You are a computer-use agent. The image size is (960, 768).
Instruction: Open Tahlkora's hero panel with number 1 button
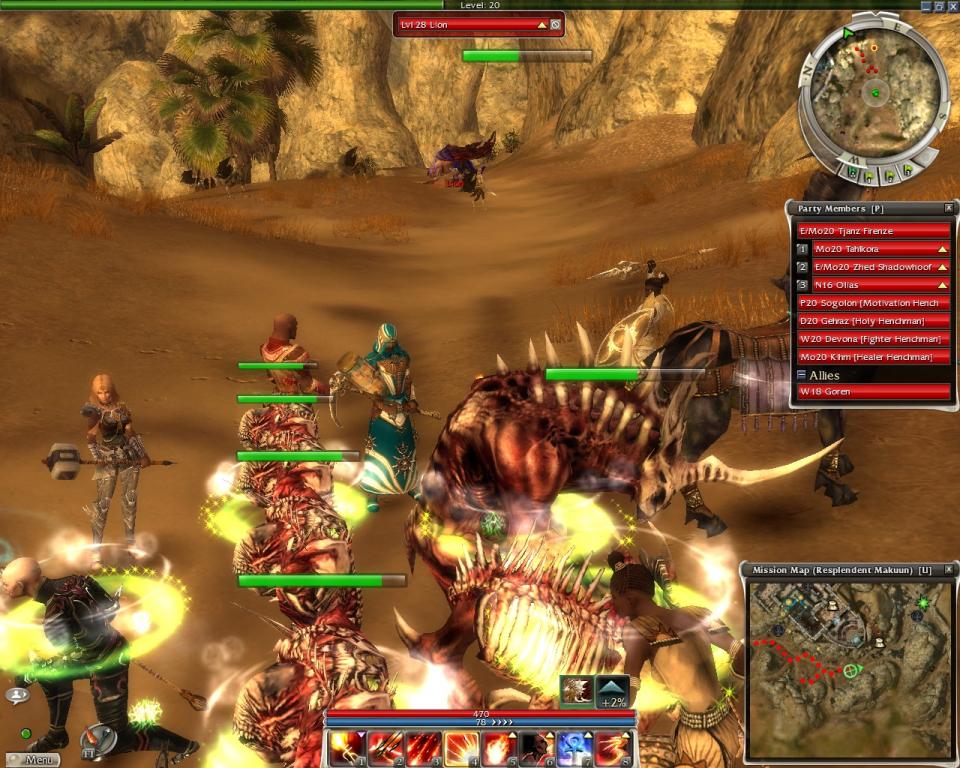coord(802,249)
